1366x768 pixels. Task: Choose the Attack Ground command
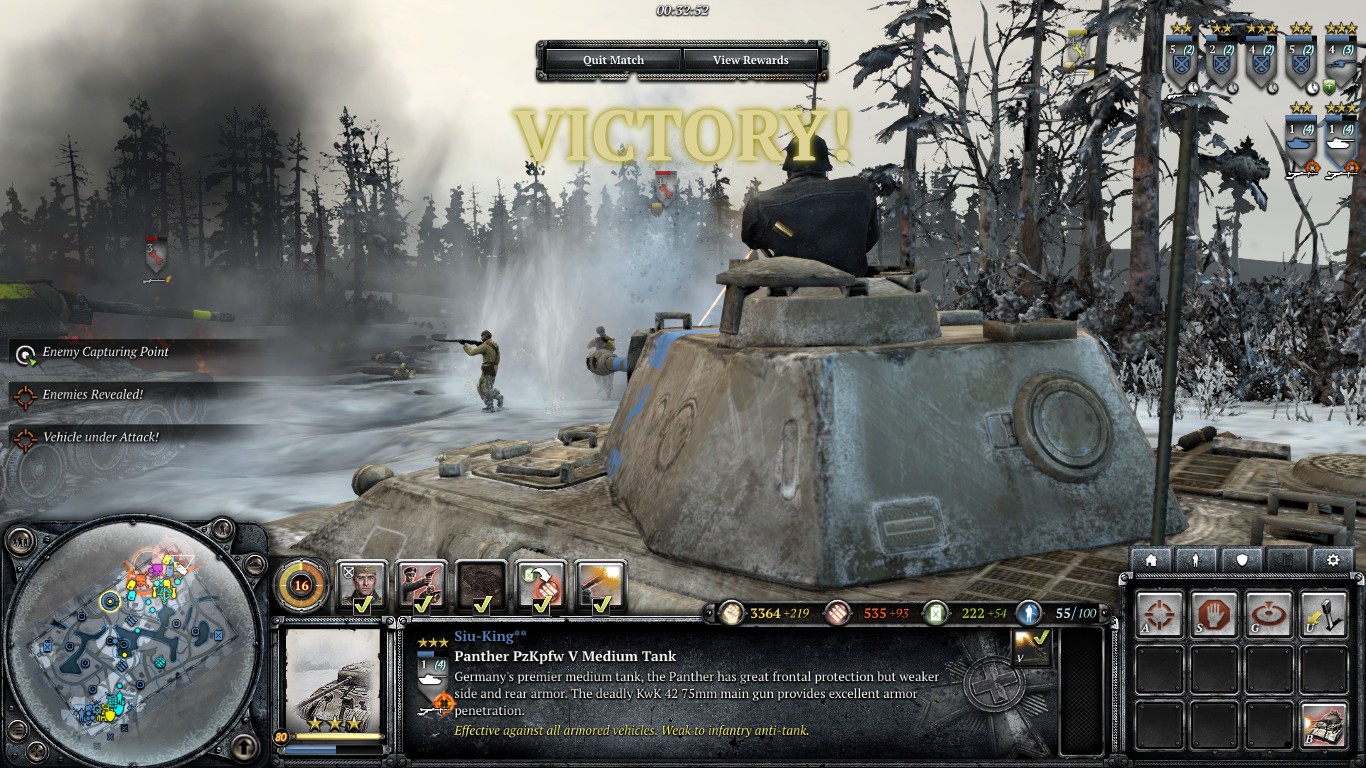coord(1268,614)
